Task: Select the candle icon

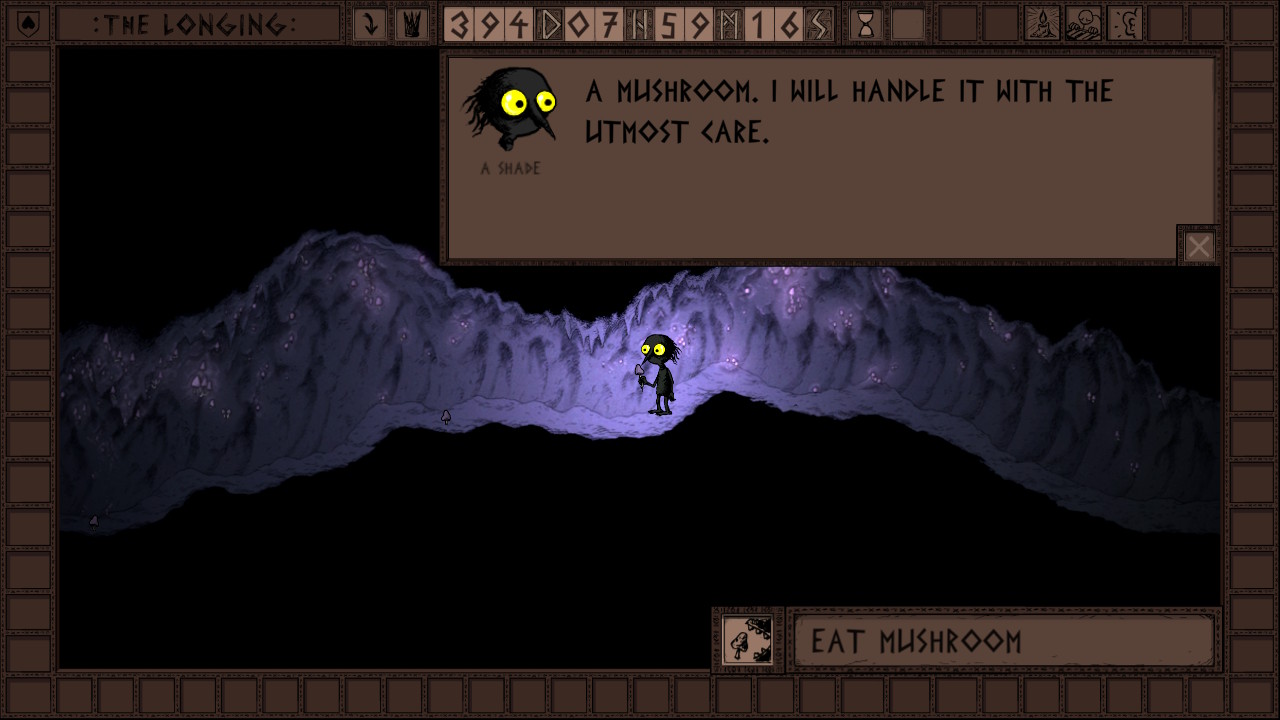Action: point(1042,24)
